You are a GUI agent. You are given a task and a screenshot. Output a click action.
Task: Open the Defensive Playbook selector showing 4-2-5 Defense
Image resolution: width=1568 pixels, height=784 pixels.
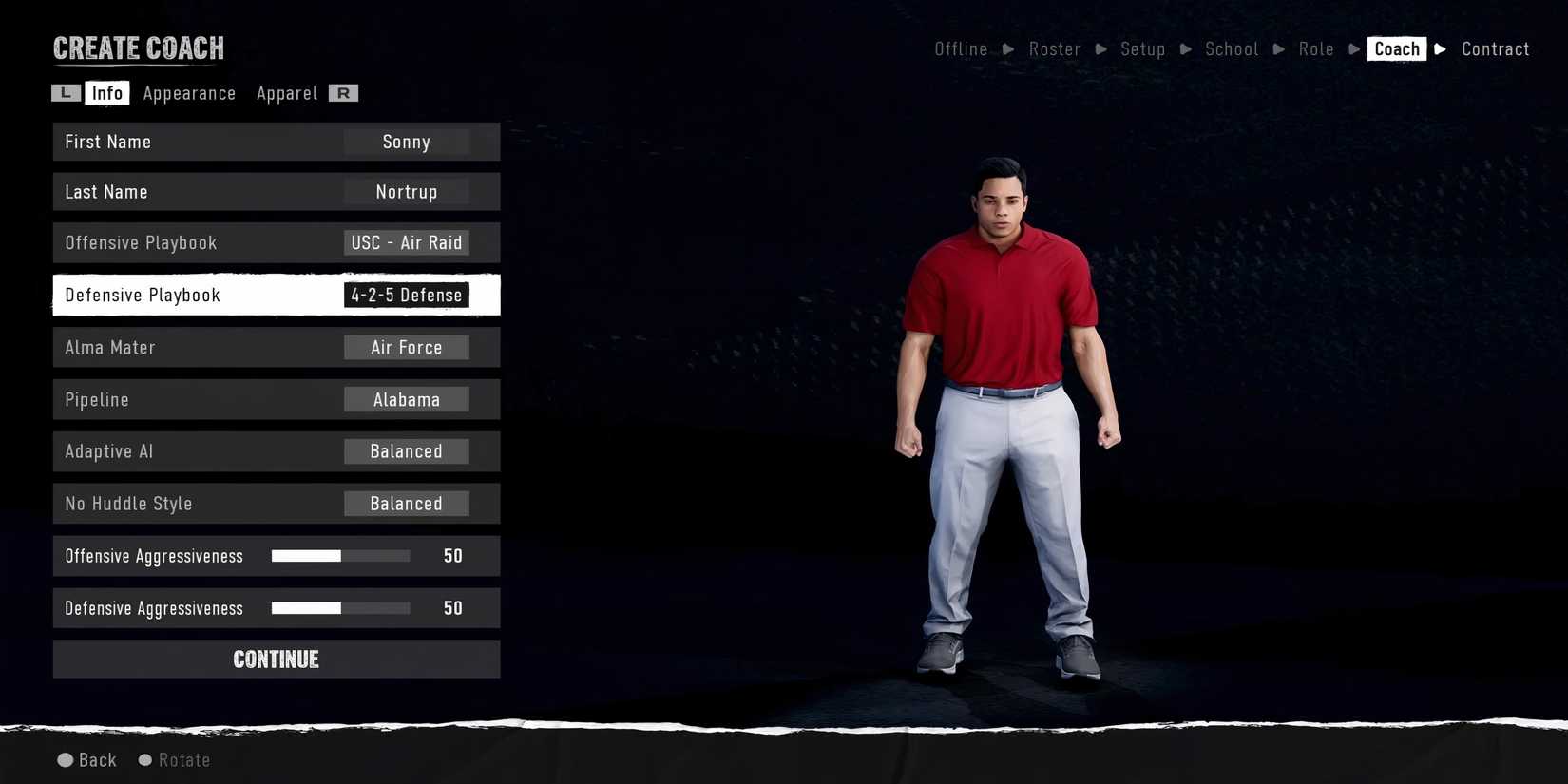[x=406, y=295]
